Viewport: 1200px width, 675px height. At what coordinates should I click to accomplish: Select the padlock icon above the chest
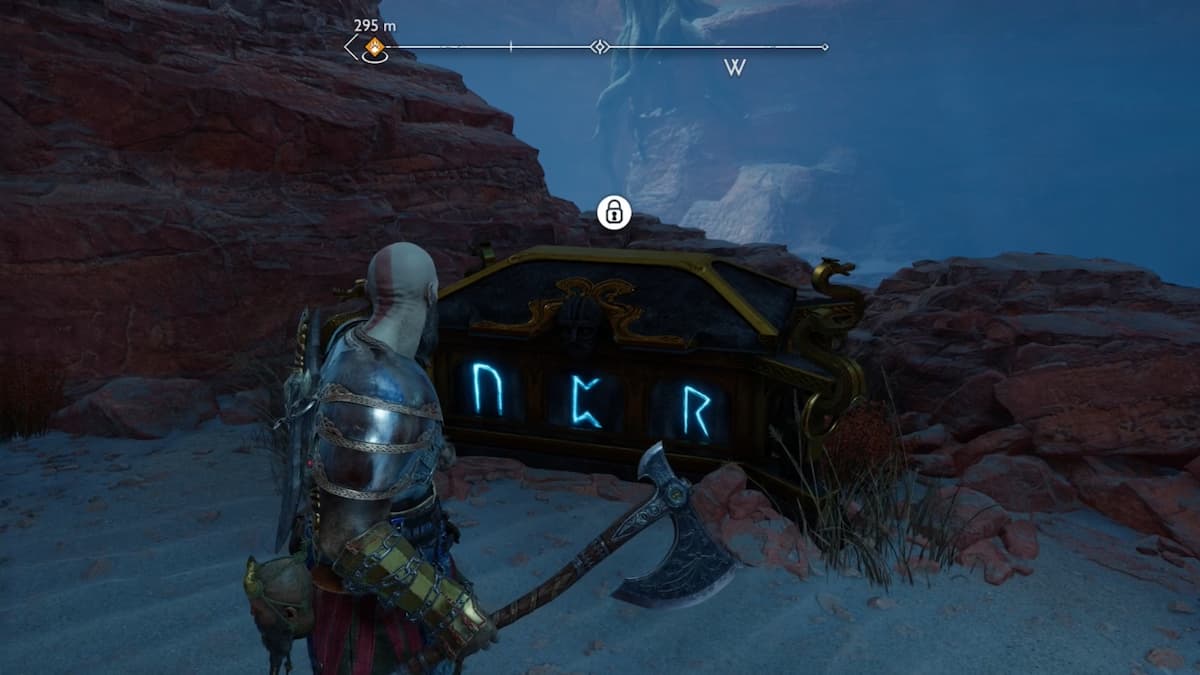point(613,212)
